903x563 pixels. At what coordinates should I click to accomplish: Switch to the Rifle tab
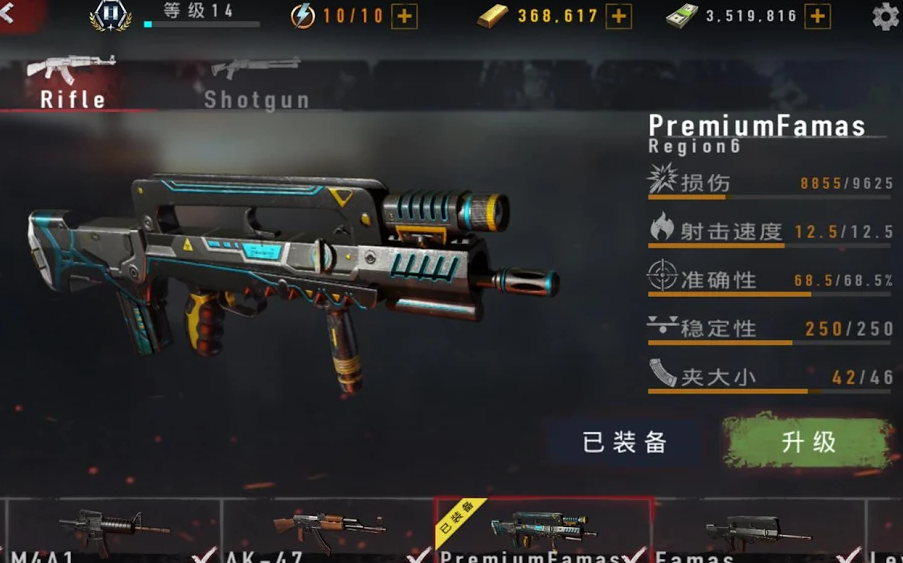pos(71,83)
